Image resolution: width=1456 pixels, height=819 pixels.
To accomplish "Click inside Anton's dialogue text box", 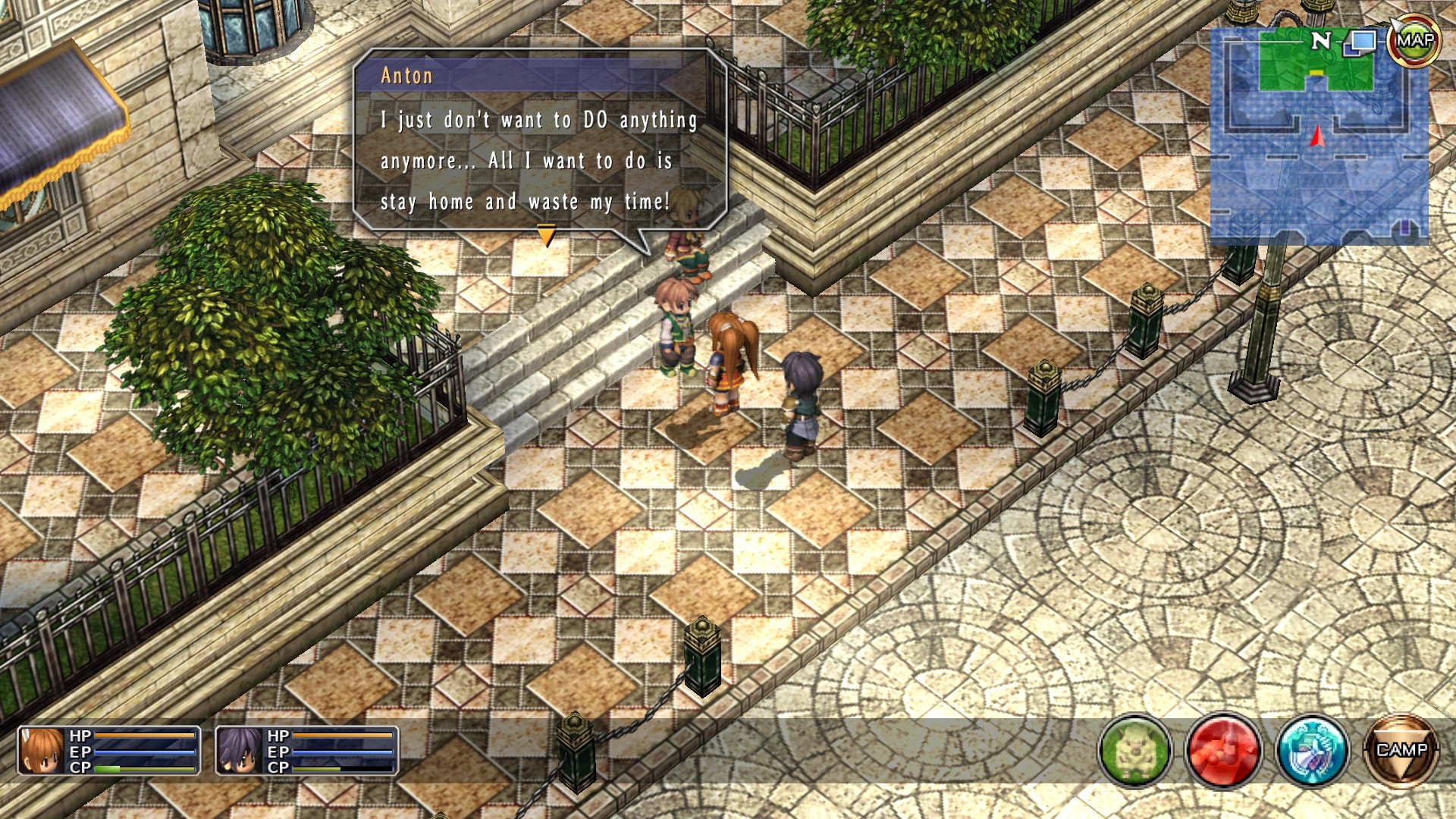I will tap(538, 159).
